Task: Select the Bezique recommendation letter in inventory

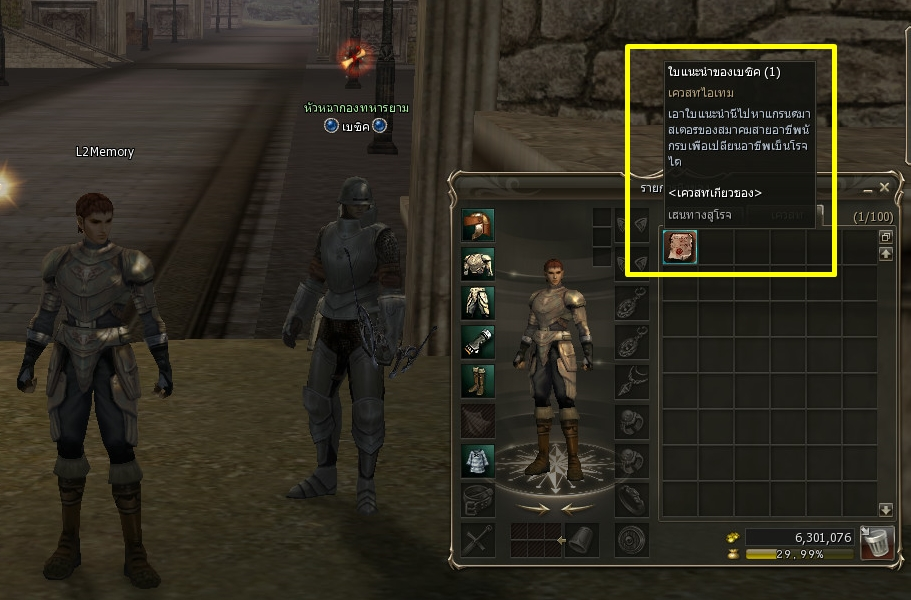Action: coord(680,247)
